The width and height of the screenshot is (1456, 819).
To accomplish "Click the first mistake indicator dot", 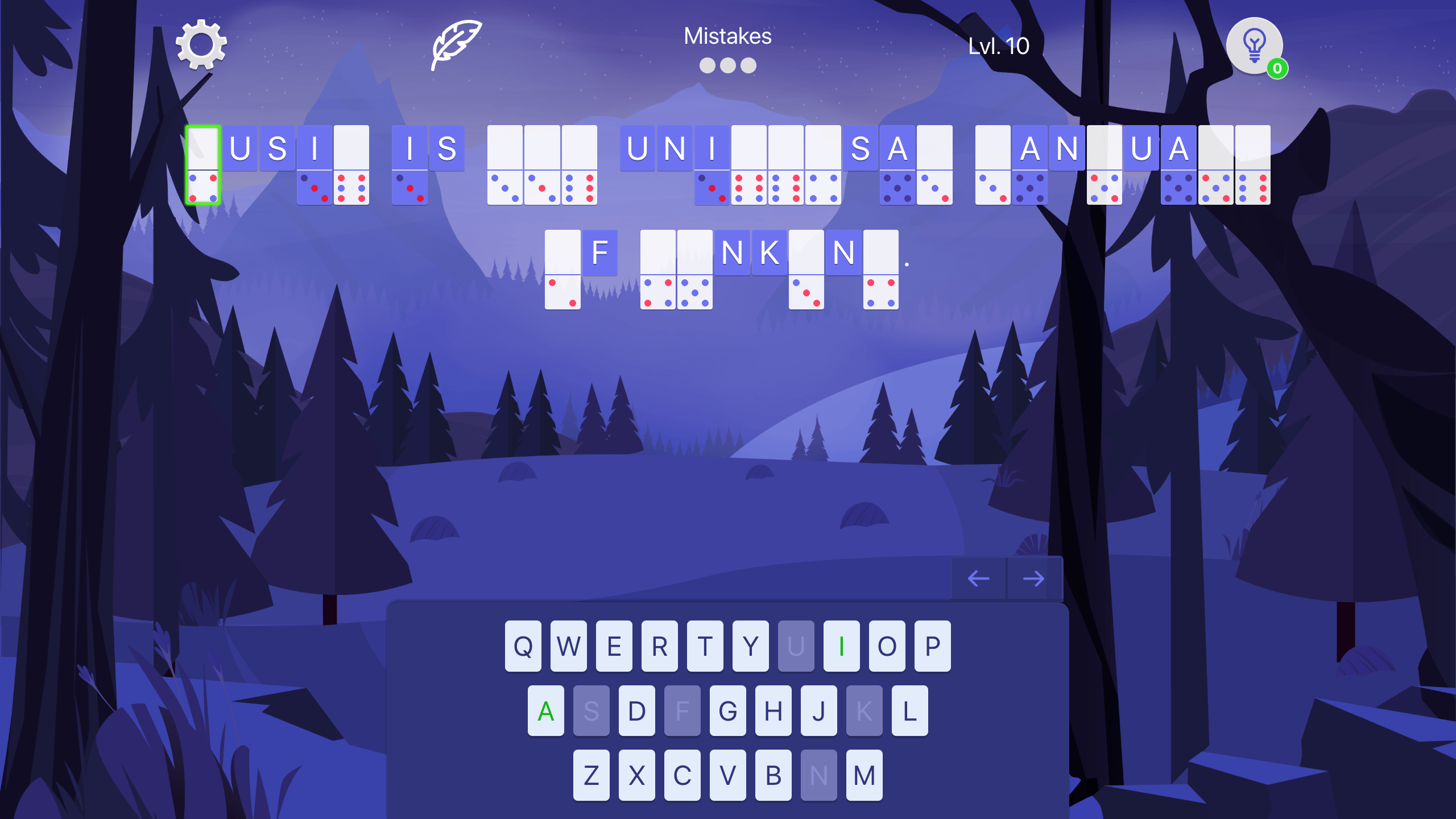I will [707, 64].
